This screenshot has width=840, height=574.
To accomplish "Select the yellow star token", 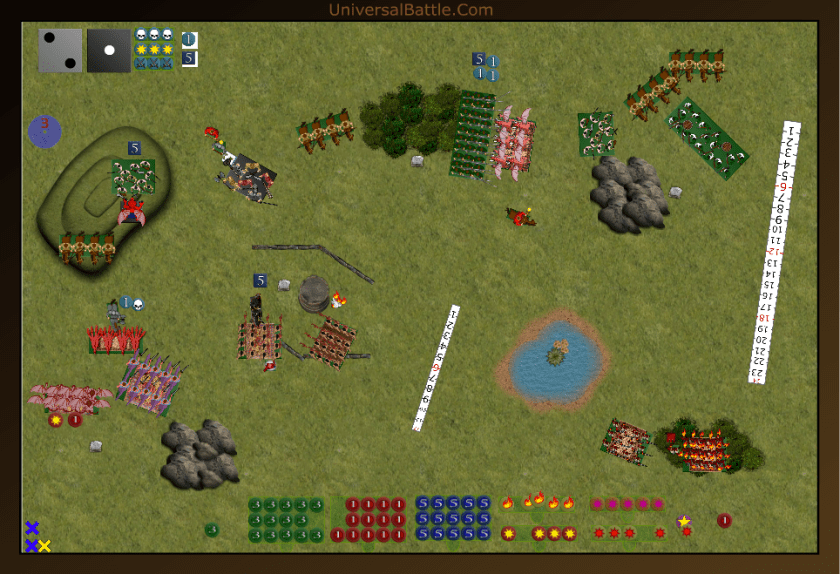I will point(684,521).
